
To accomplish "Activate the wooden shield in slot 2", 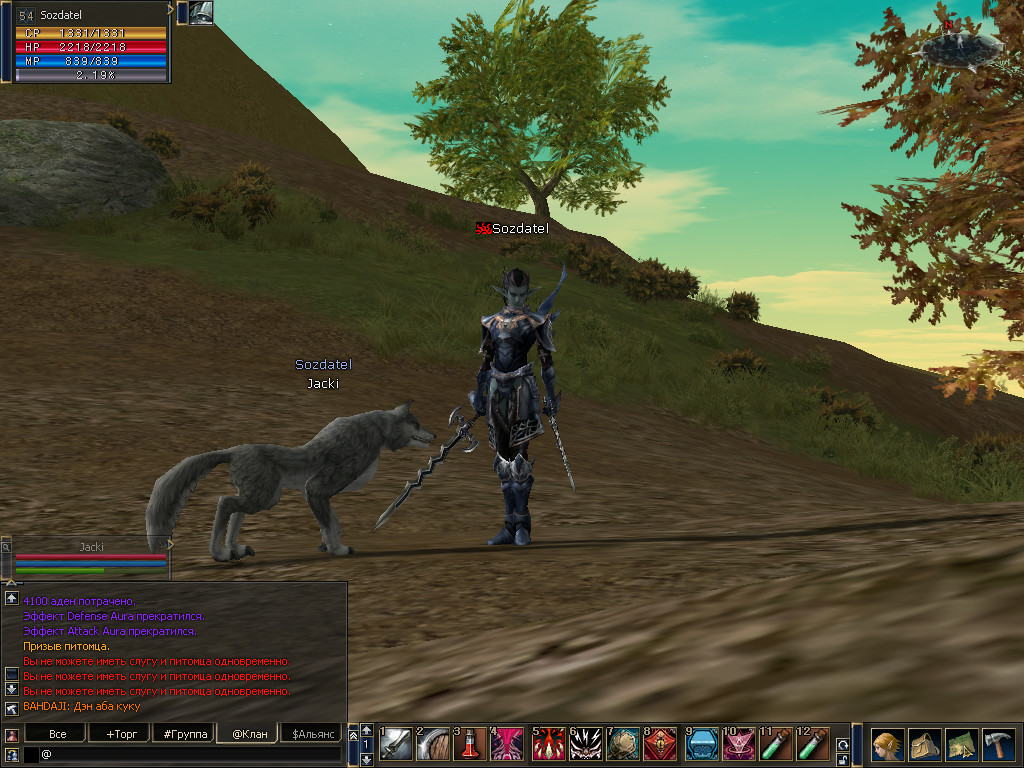I will 433,744.
